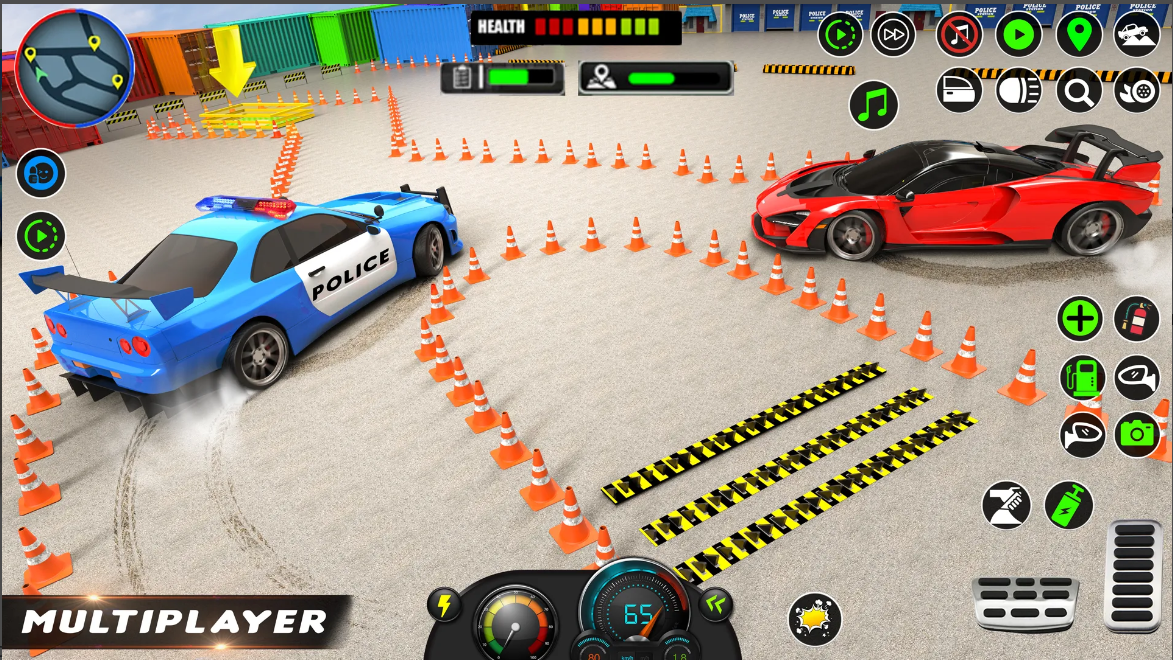Image resolution: width=1173 pixels, height=660 pixels.
Task: Activate the green nitro canister icon
Action: point(1068,505)
